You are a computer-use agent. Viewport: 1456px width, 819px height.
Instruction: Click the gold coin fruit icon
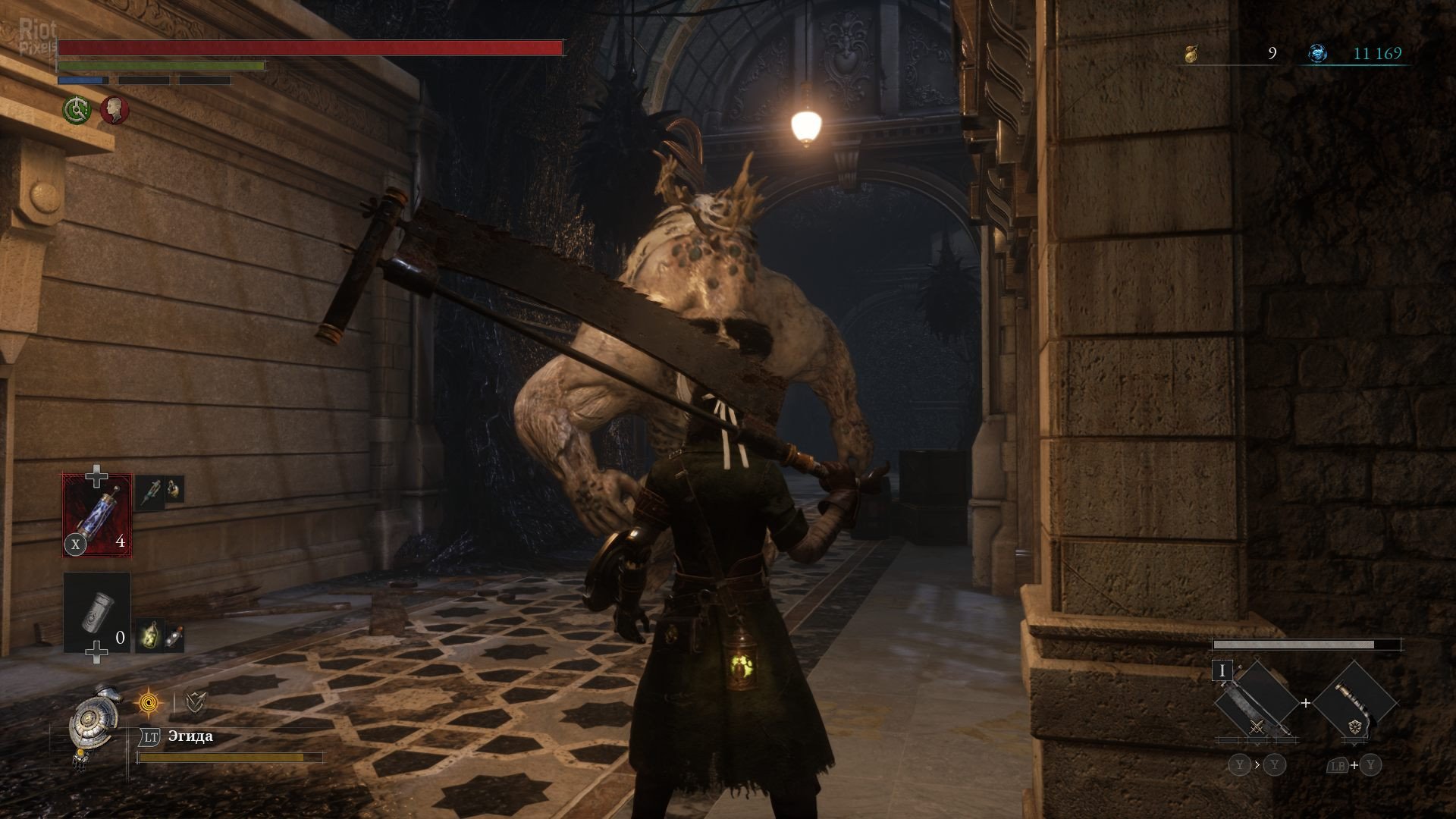pos(1191,53)
